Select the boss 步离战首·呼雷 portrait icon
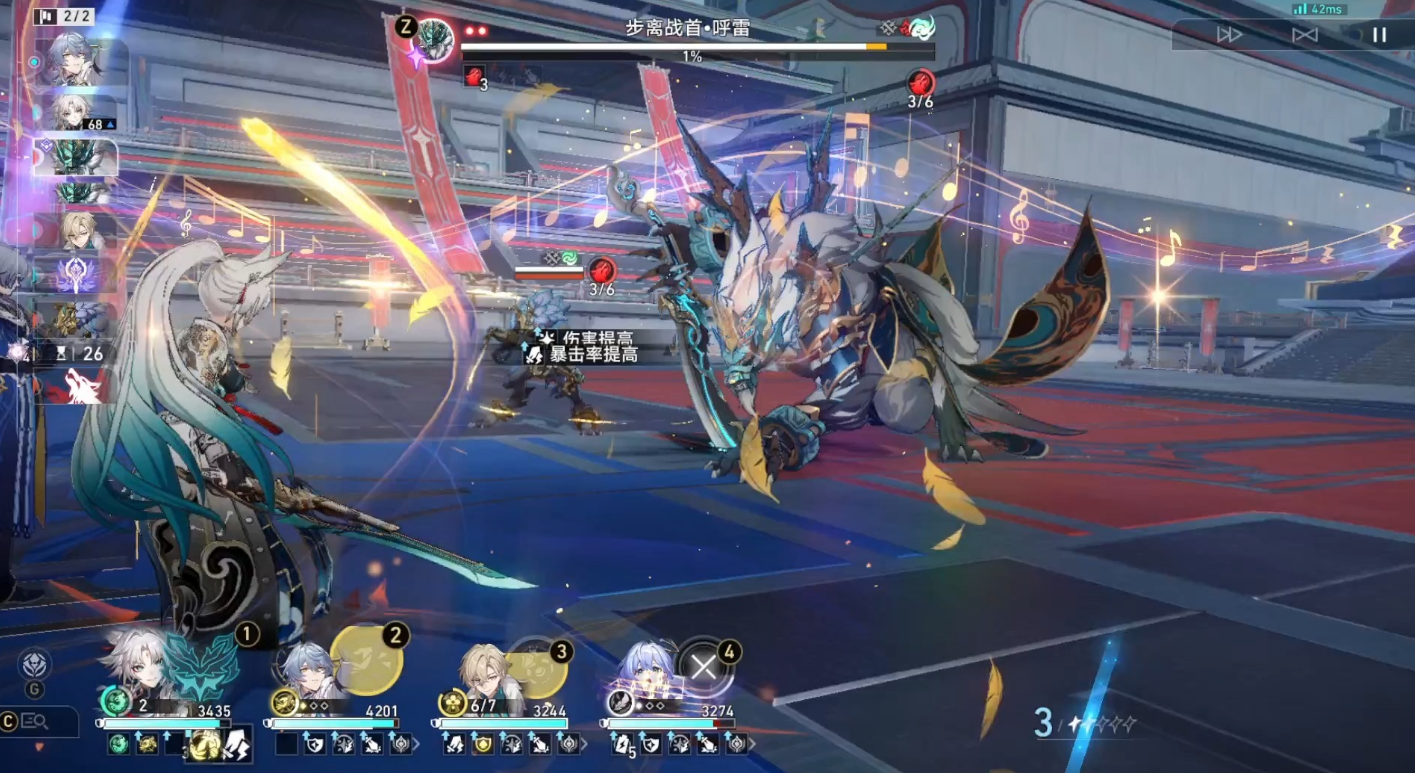Image resolution: width=1415 pixels, height=773 pixels. tap(434, 41)
